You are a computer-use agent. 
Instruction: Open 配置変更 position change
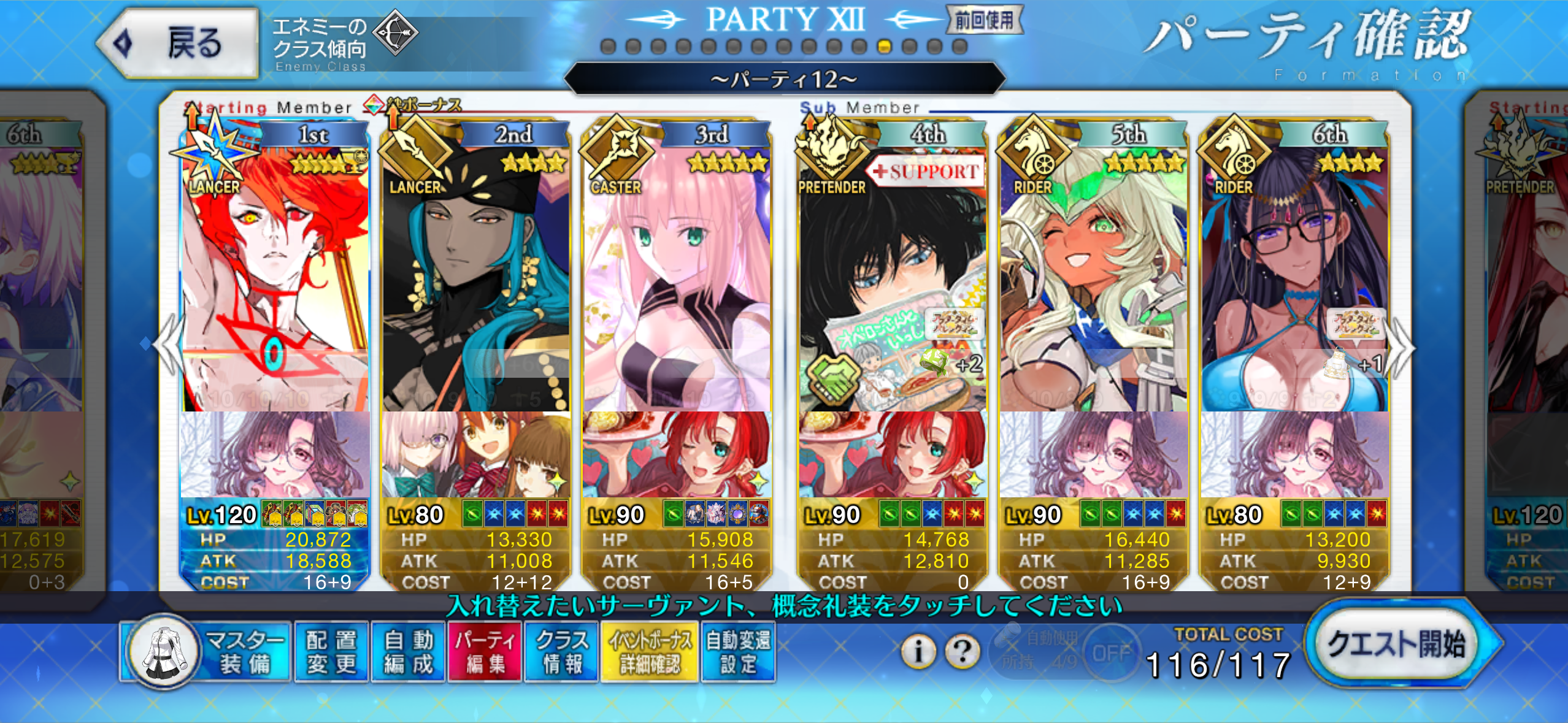[x=331, y=652]
